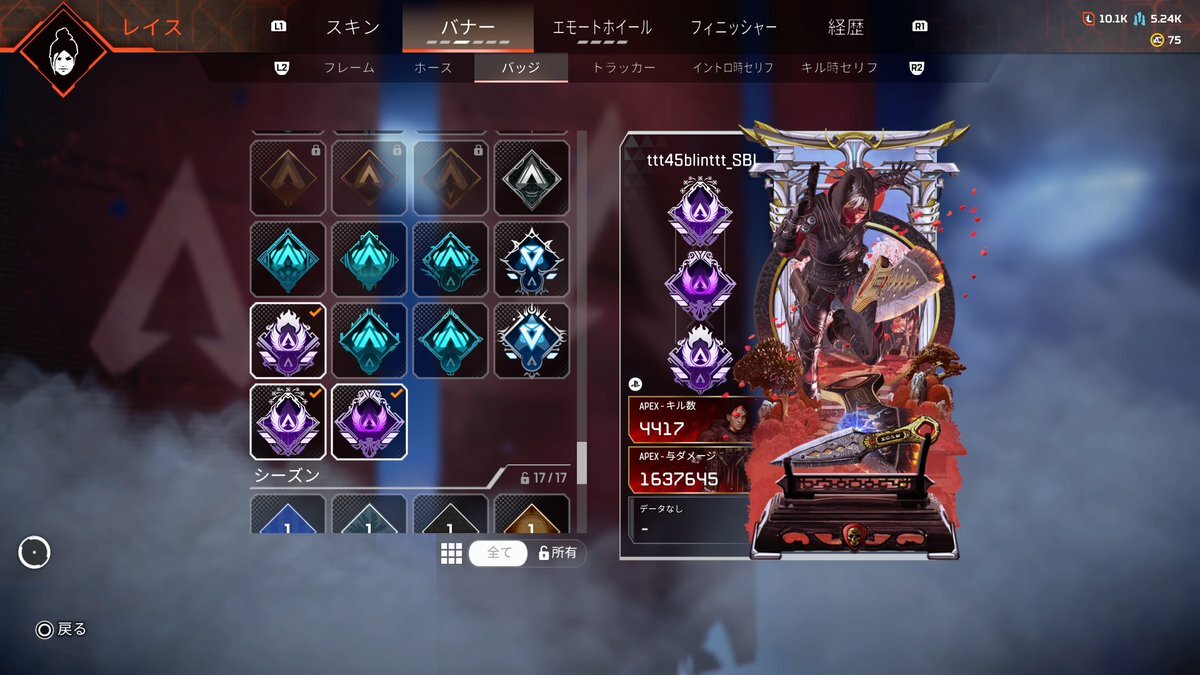Choose the ポーズ sub-tab
Viewport: 1200px width, 675px height.
click(433, 68)
